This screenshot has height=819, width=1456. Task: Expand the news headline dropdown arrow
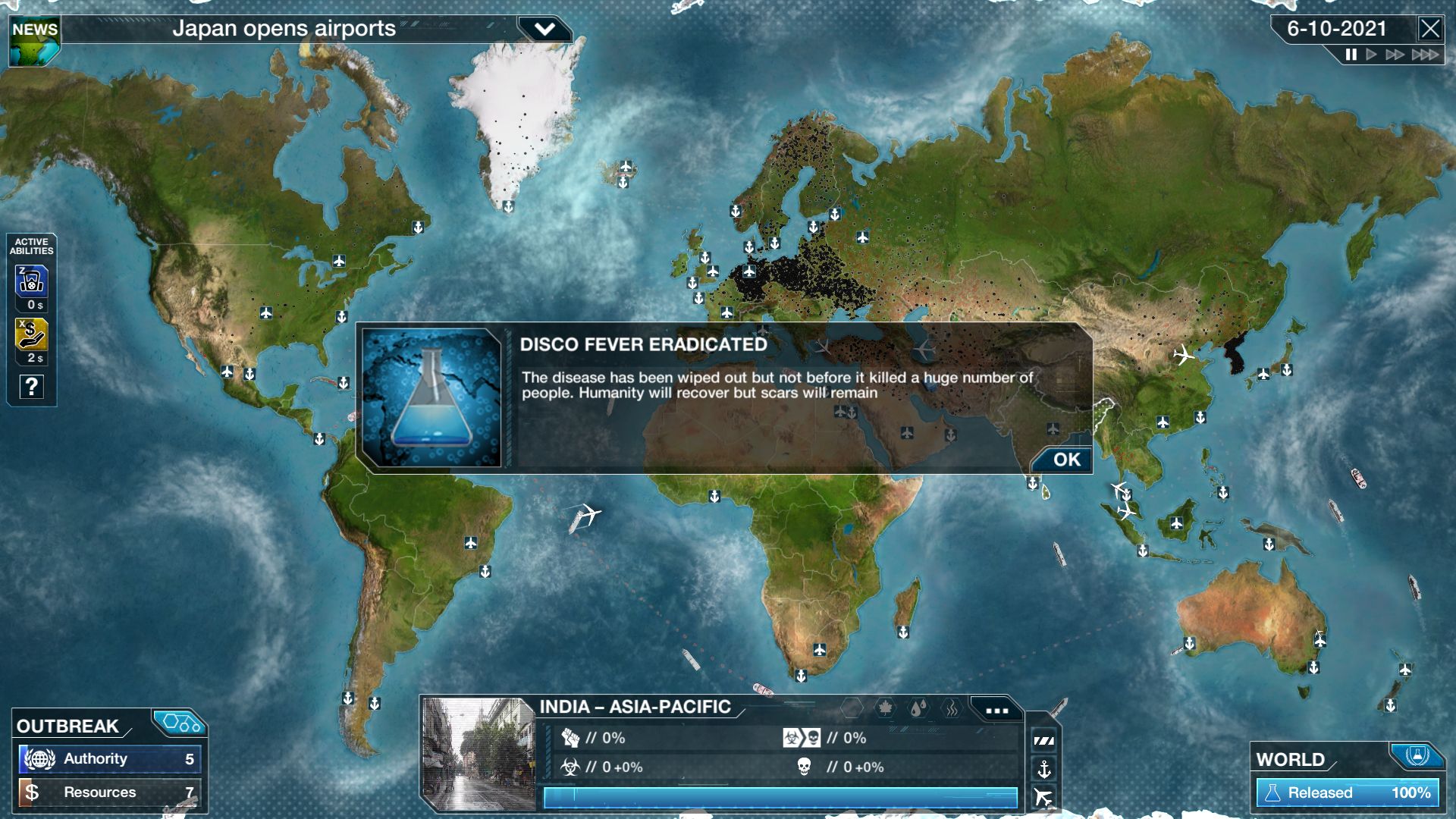click(x=544, y=30)
